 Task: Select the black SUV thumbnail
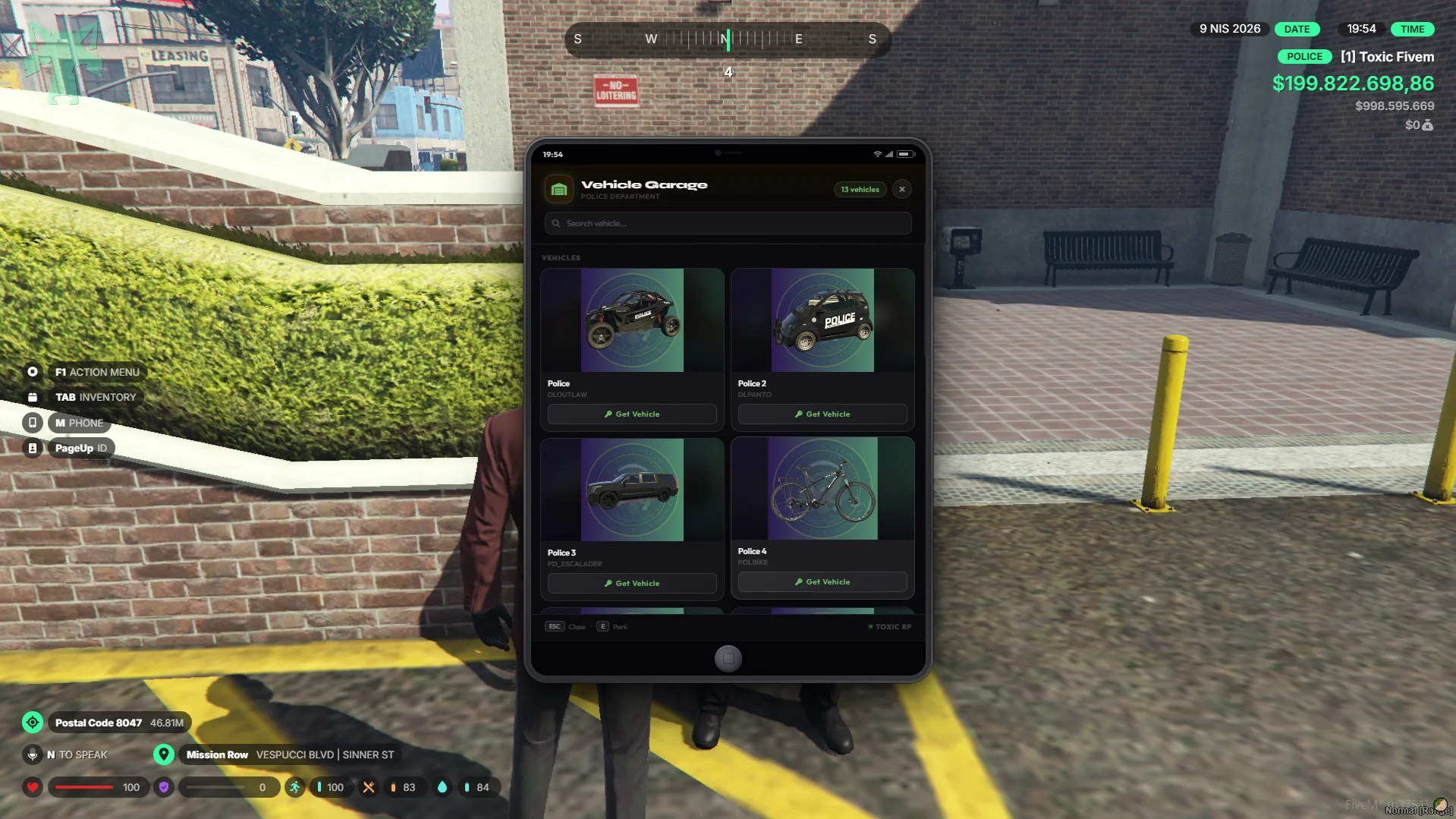tap(632, 490)
